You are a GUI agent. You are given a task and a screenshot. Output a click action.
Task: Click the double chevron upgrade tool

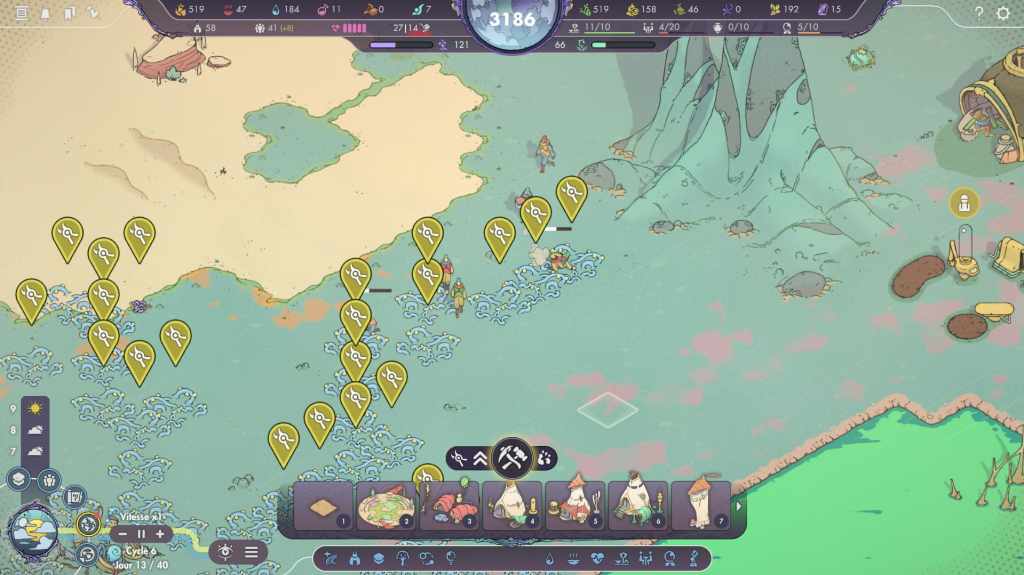[x=480, y=458]
